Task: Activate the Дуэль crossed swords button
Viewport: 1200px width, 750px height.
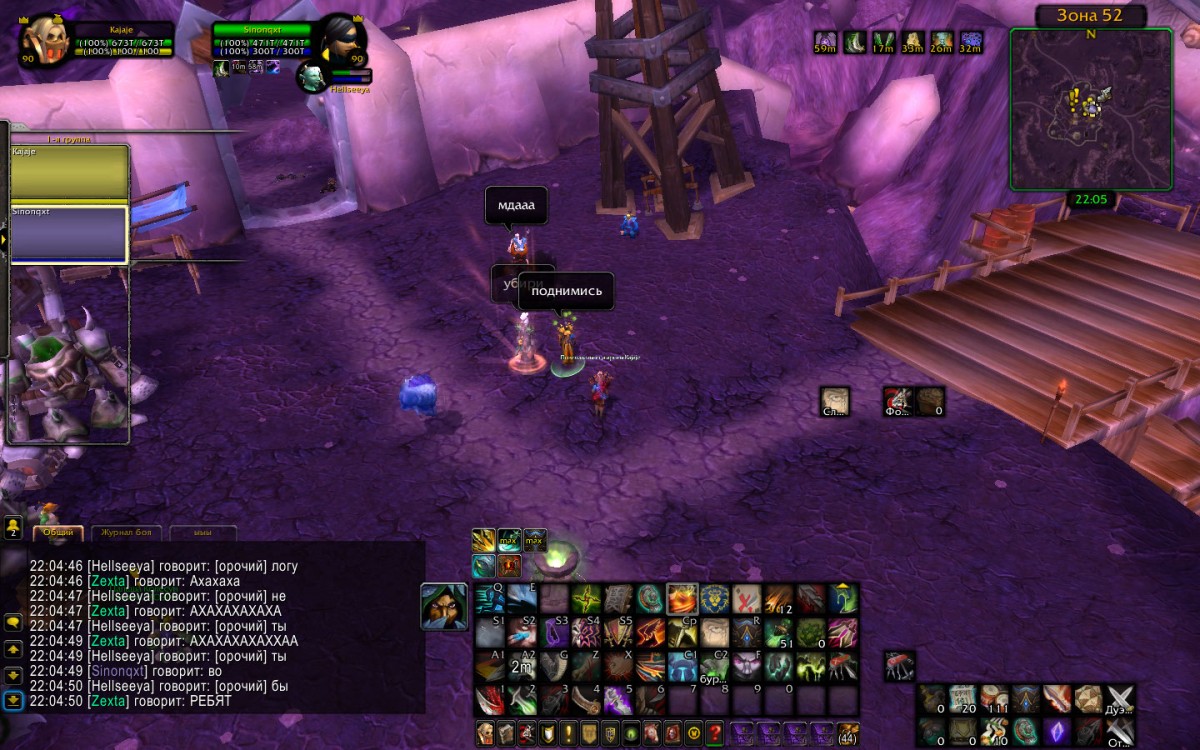Action: point(1120,698)
